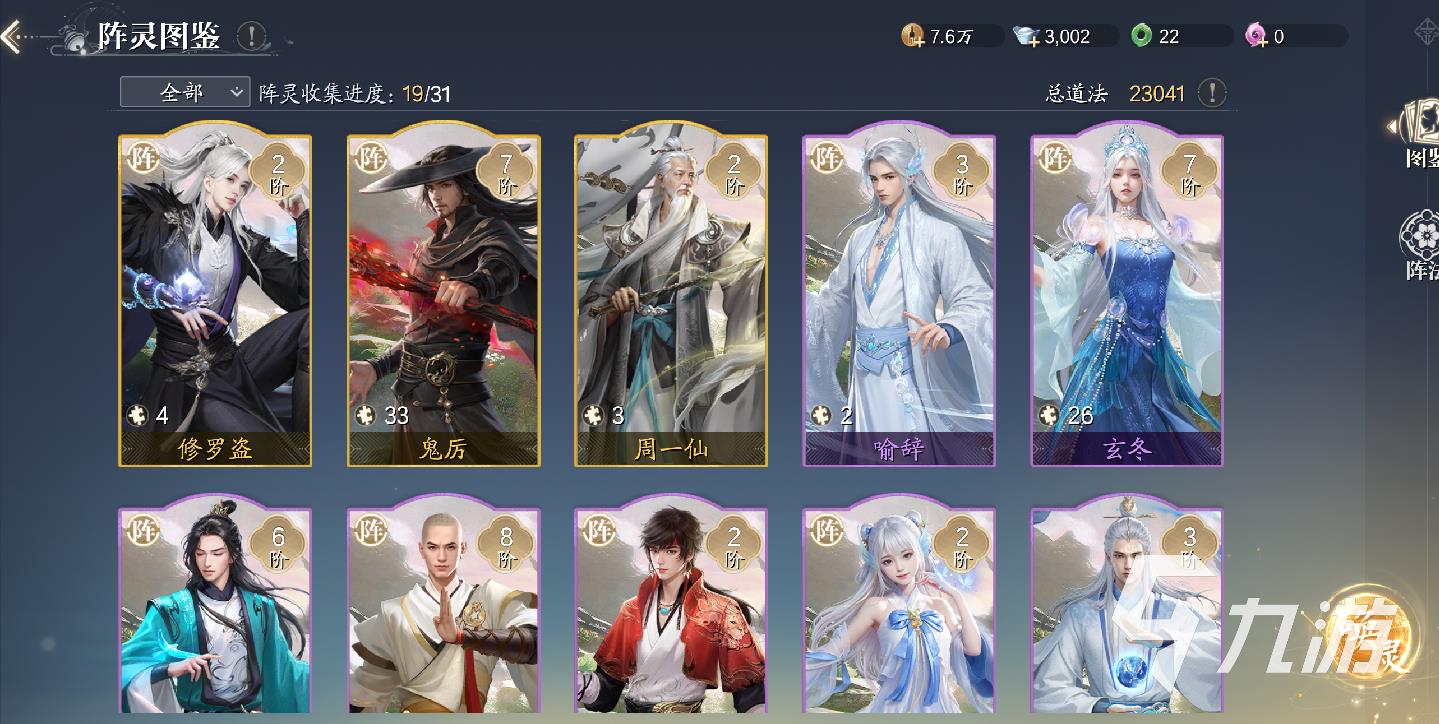This screenshot has height=724, width=1439.
Task: Select the gold coin currency icon
Action: [915, 36]
